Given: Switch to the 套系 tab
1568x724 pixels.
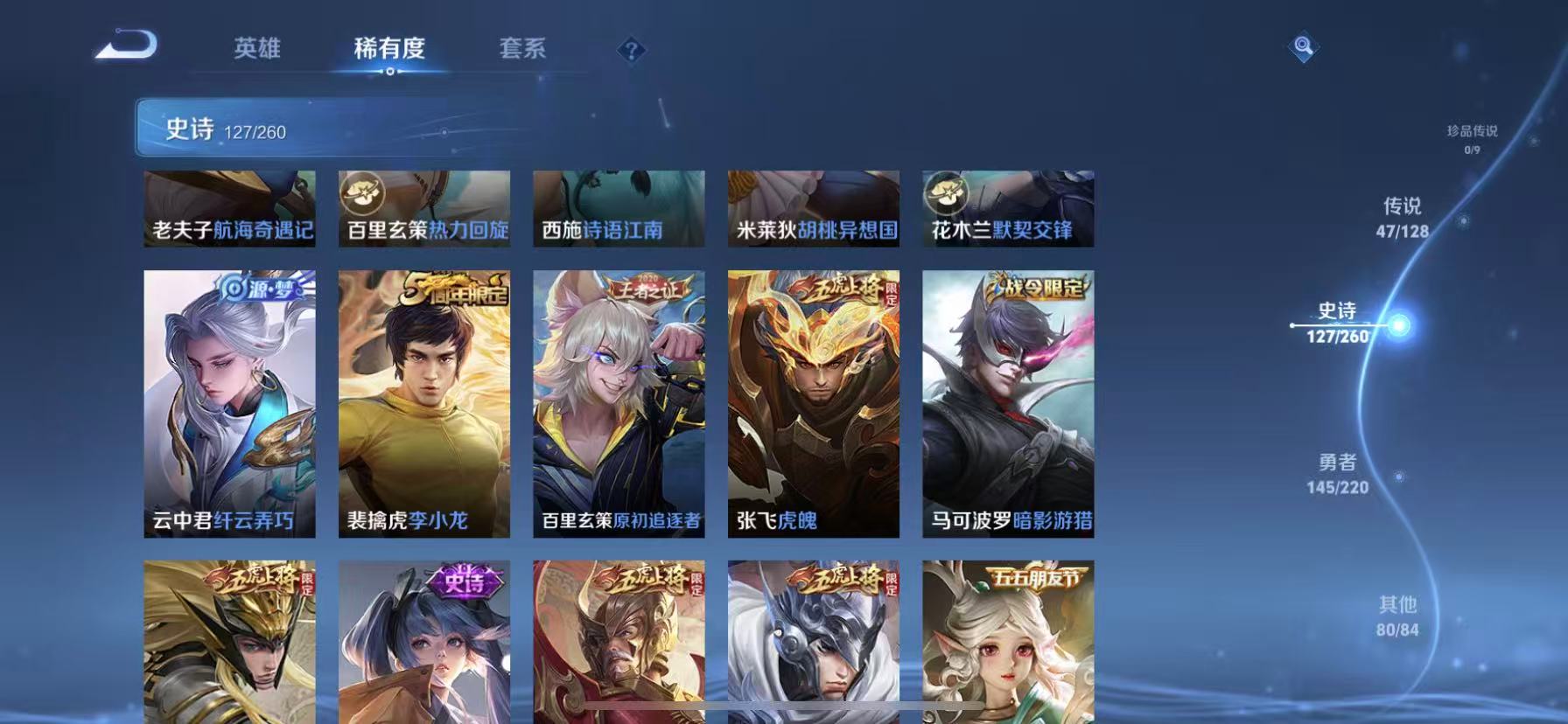Looking at the screenshot, I should point(522,49).
